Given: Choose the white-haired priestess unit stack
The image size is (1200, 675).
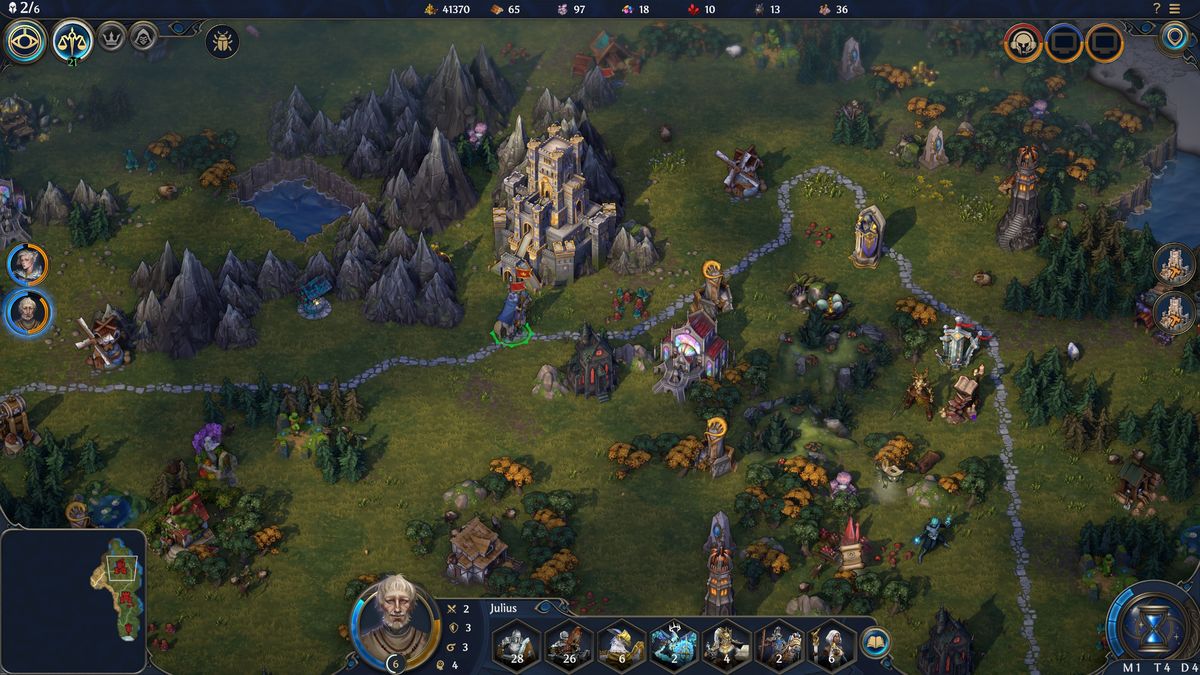Looking at the screenshot, I should point(829,645).
